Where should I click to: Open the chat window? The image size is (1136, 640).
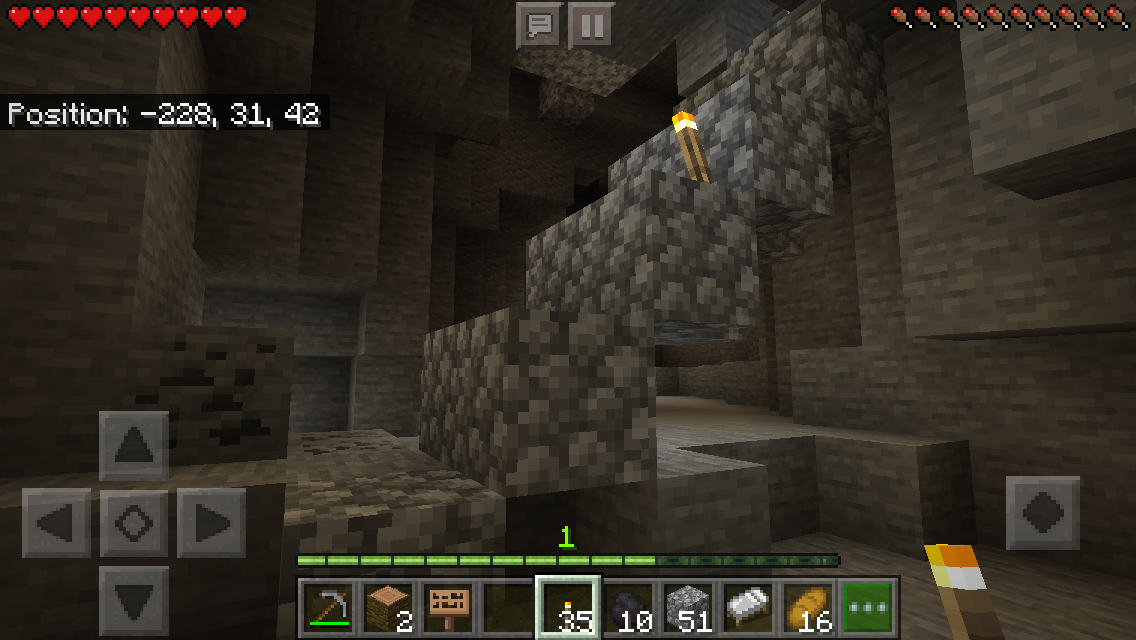[540, 25]
